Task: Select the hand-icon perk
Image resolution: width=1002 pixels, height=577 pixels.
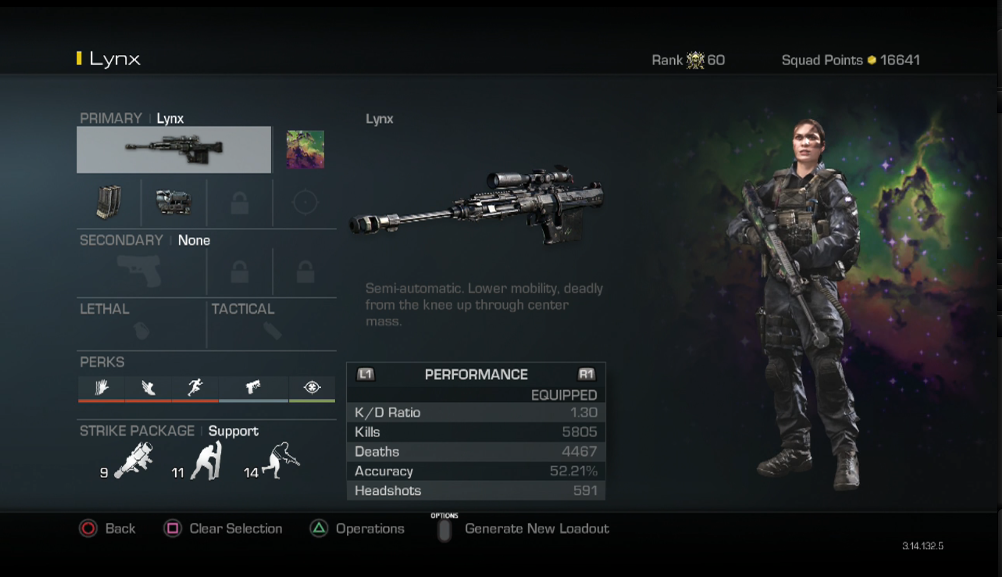Action: [102, 387]
